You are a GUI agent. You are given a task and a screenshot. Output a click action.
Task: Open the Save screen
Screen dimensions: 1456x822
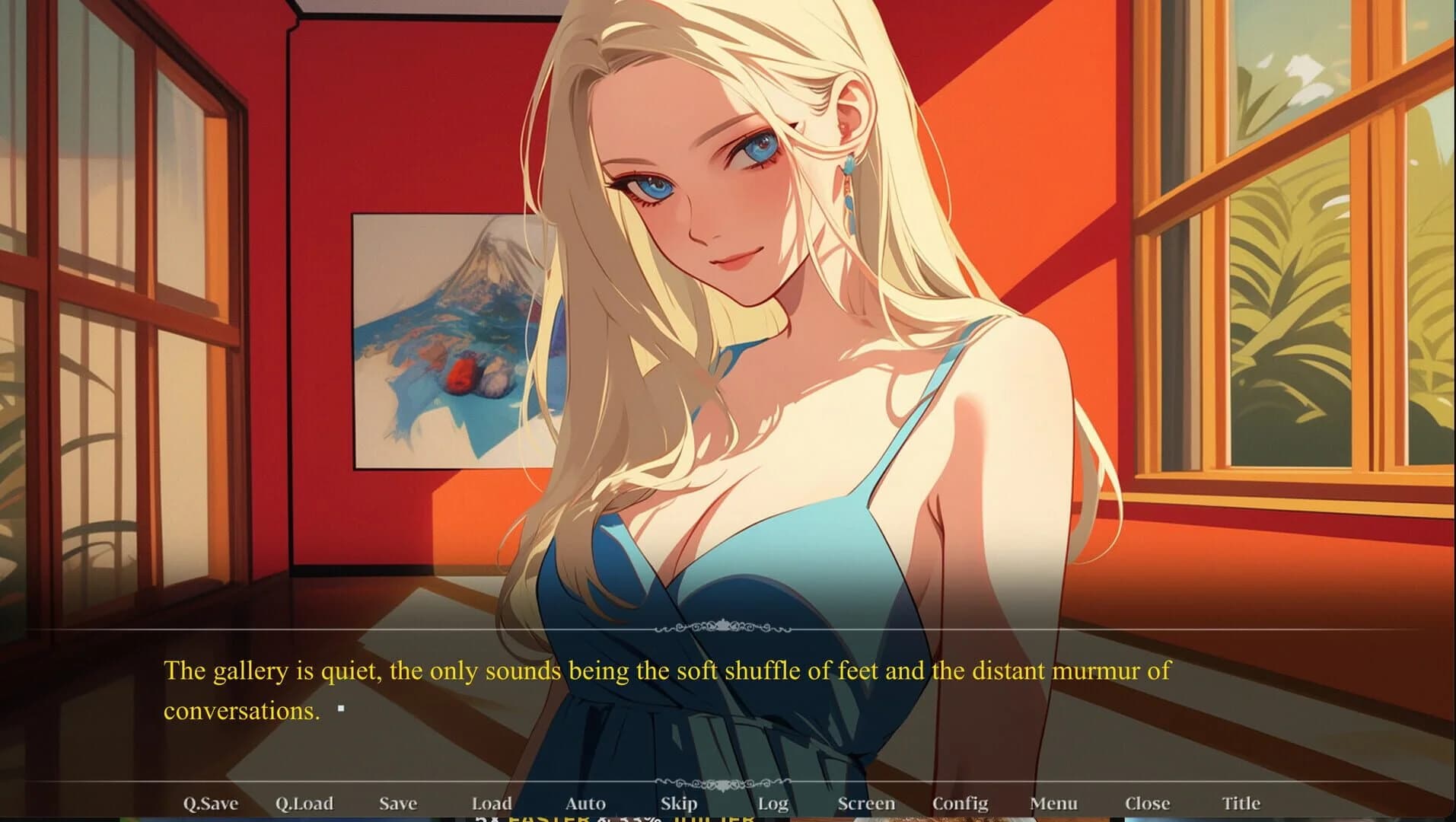[399, 803]
